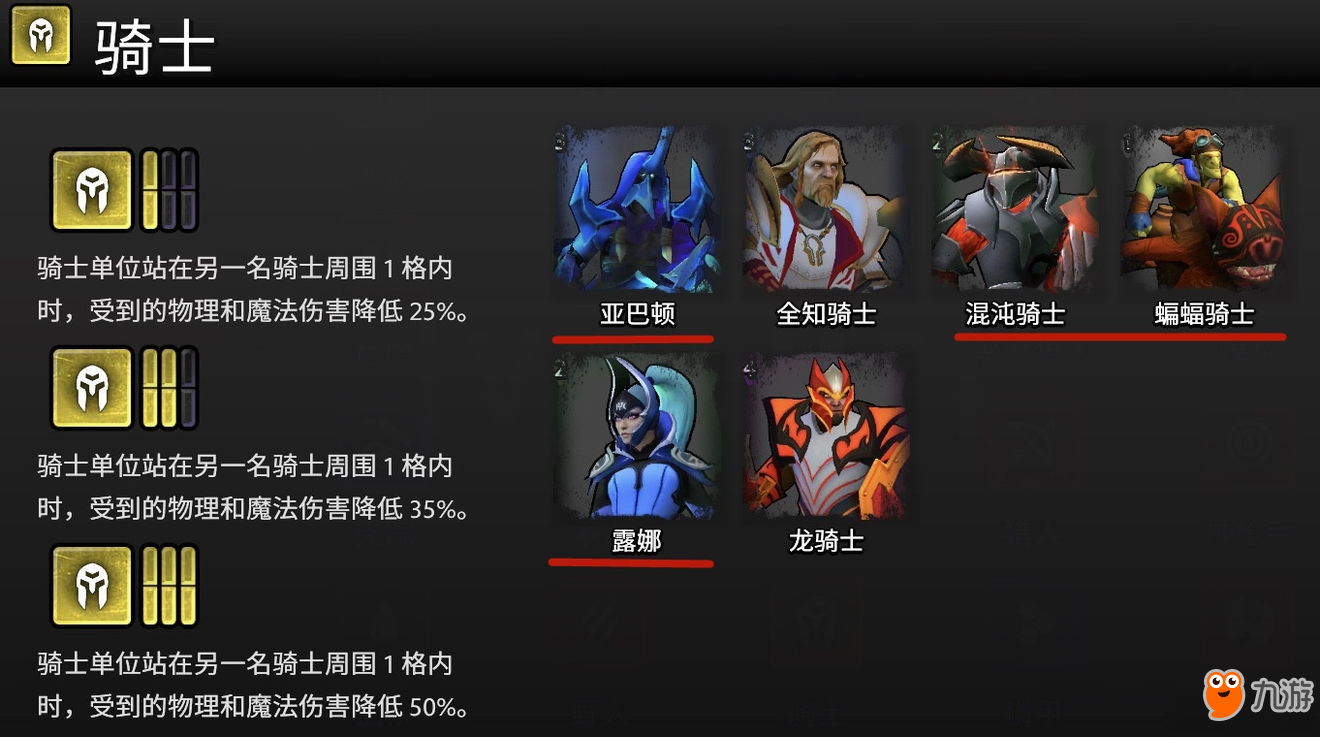1320x737 pixels.
Task: Select the 蝙蝠骑士 portrait
Action: (x=1203, y=210)
